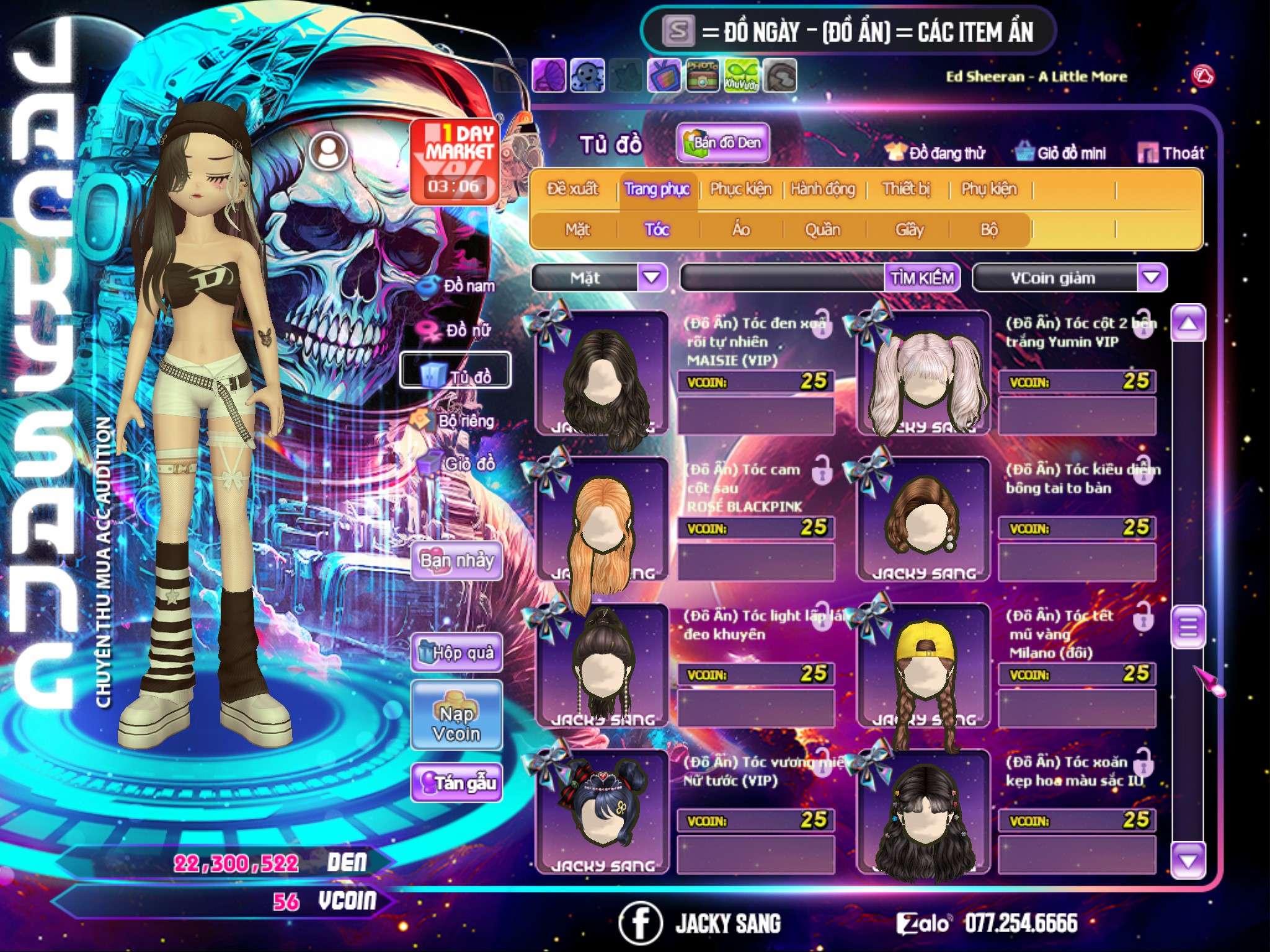
Task: Show Đồ đang thử items
Action: [935, 153]
